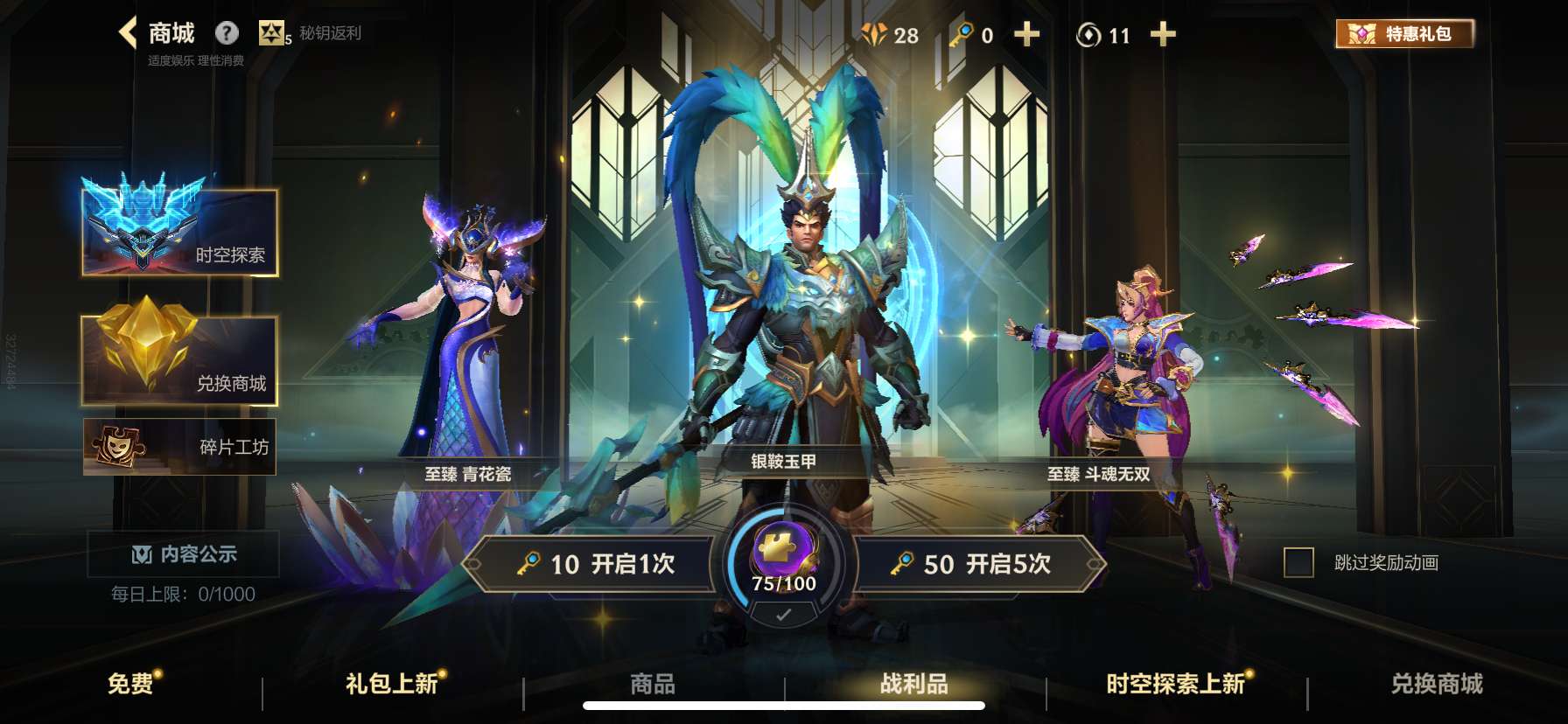Click the plus to add keys
This screenshot has height=724, width=1568.
pos(1025,35)
